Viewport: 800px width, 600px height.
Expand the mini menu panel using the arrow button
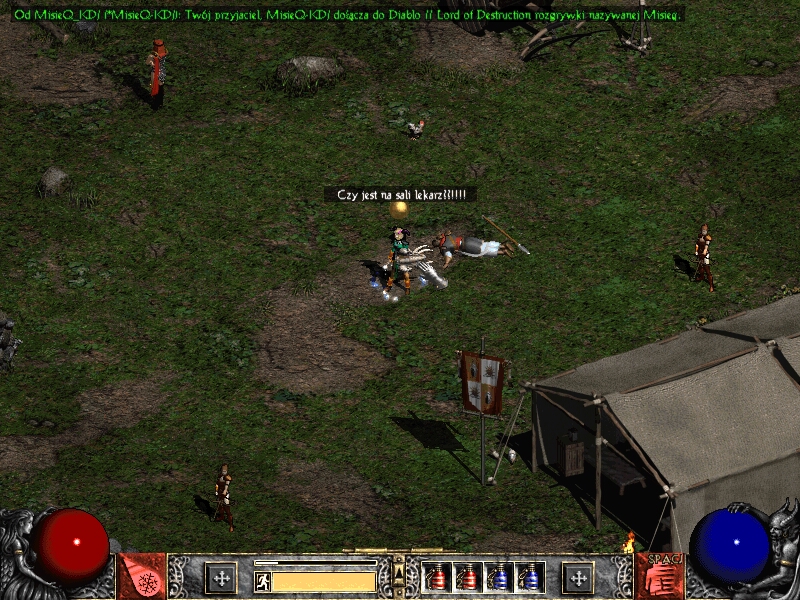point(398,569)
